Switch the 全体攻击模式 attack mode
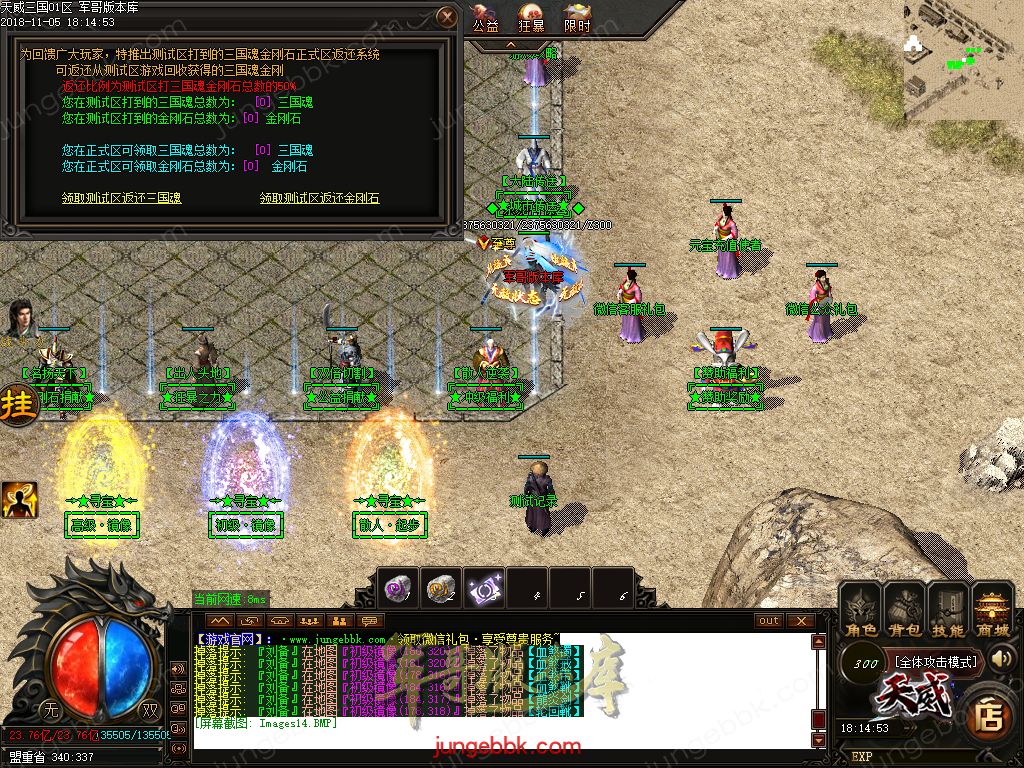 click(x=934, y=661)
